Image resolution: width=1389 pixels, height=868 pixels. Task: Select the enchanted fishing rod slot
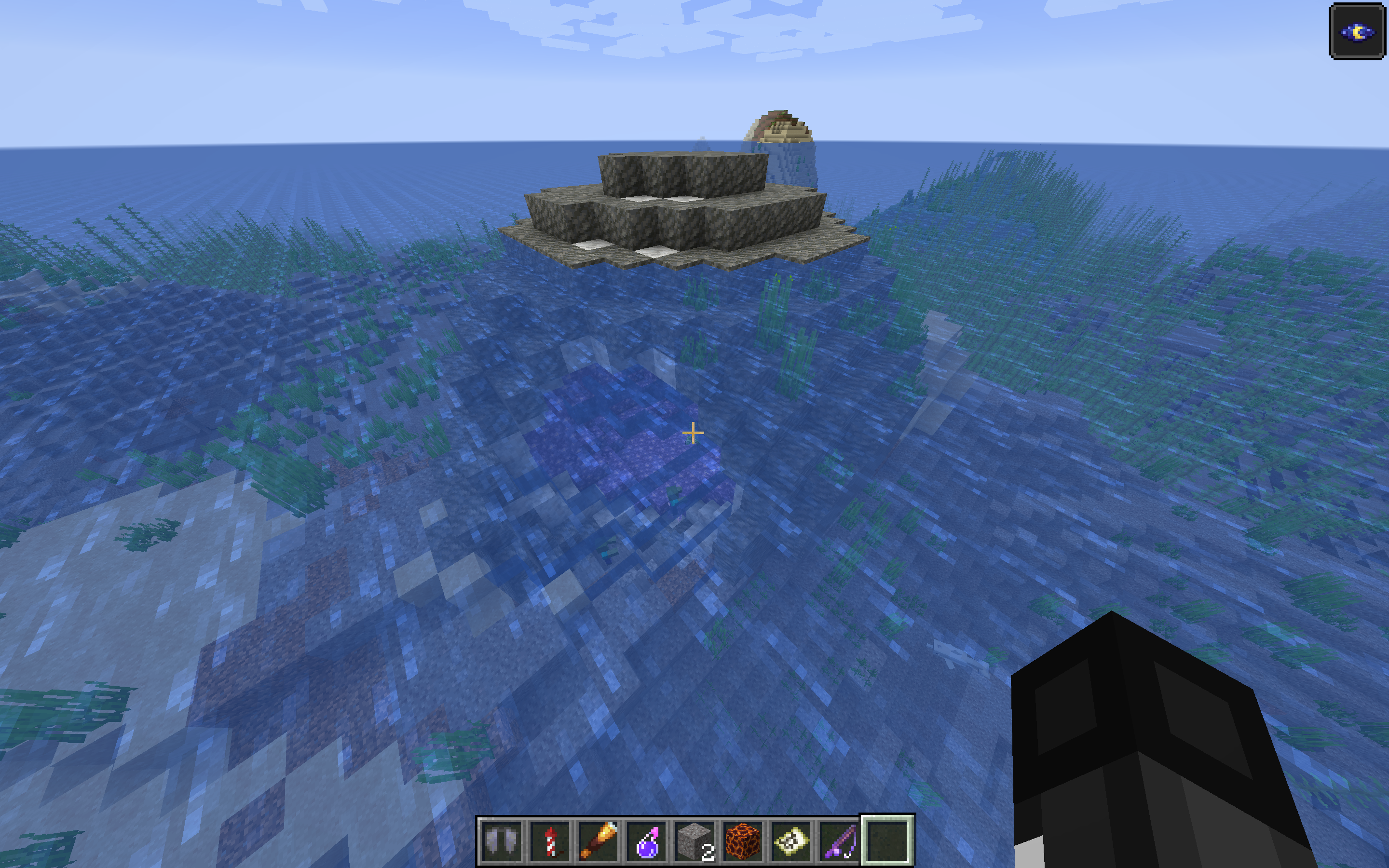840,841
